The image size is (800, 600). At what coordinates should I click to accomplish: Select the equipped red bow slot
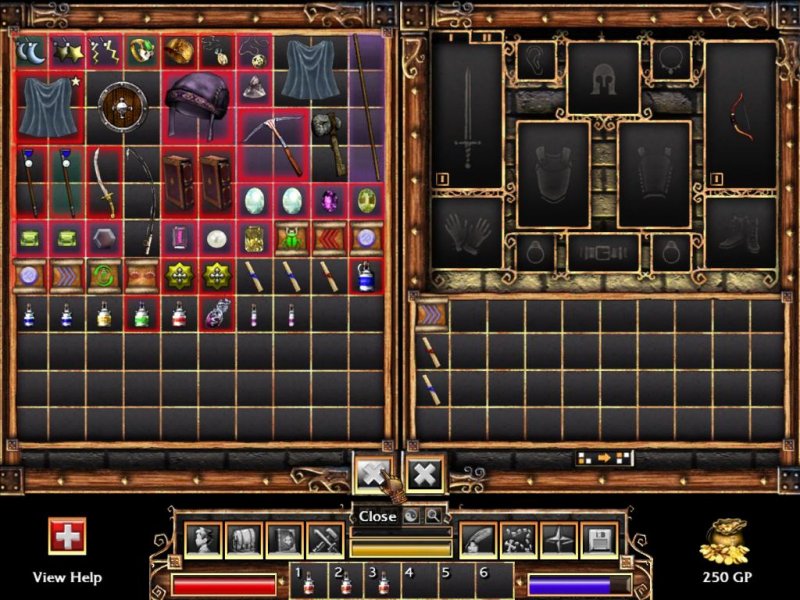pyautogui.click(x=740, y=116)
